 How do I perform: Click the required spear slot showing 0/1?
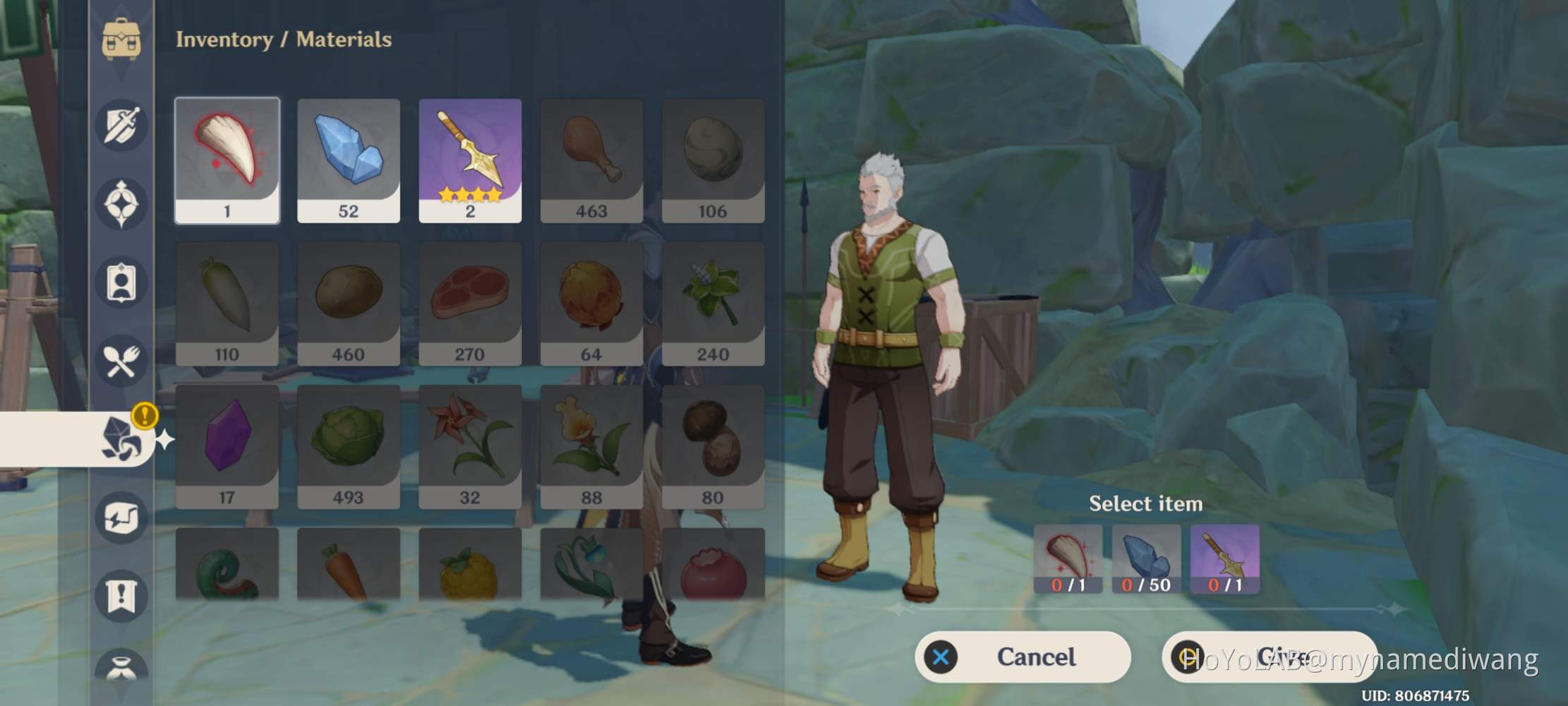pyautogui.click(x=1224, y=558)
